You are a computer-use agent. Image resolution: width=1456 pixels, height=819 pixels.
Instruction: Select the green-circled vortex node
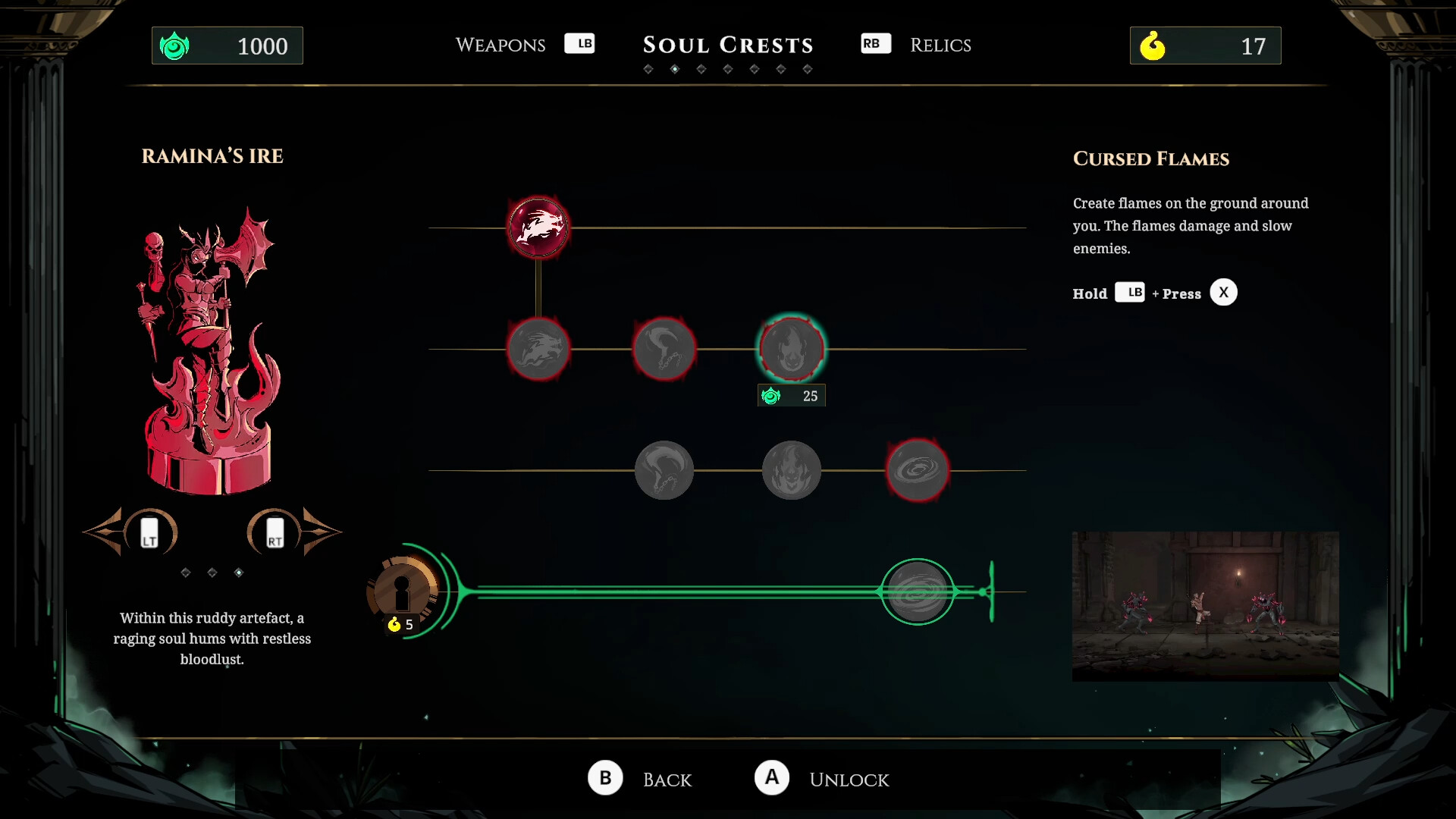[x=918, y=592]
